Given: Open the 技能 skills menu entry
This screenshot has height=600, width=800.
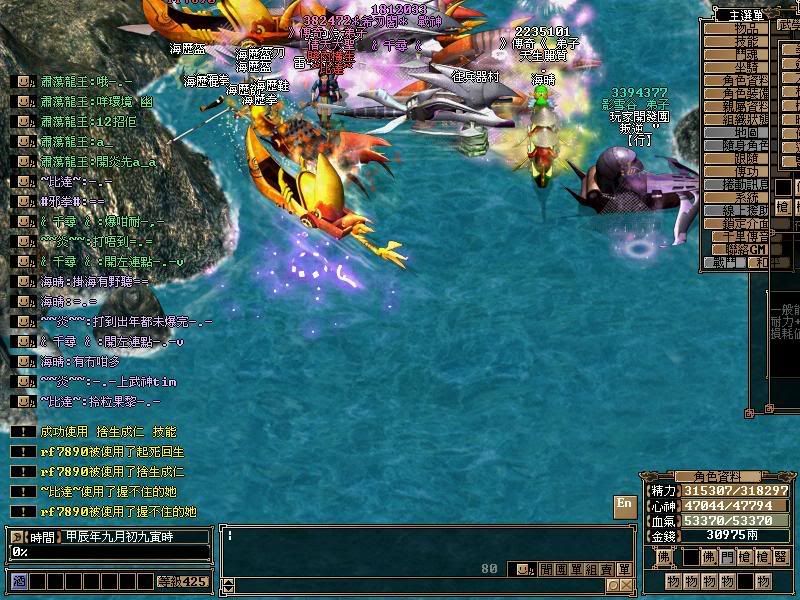Looking at the screenshot, I should 744,41.
